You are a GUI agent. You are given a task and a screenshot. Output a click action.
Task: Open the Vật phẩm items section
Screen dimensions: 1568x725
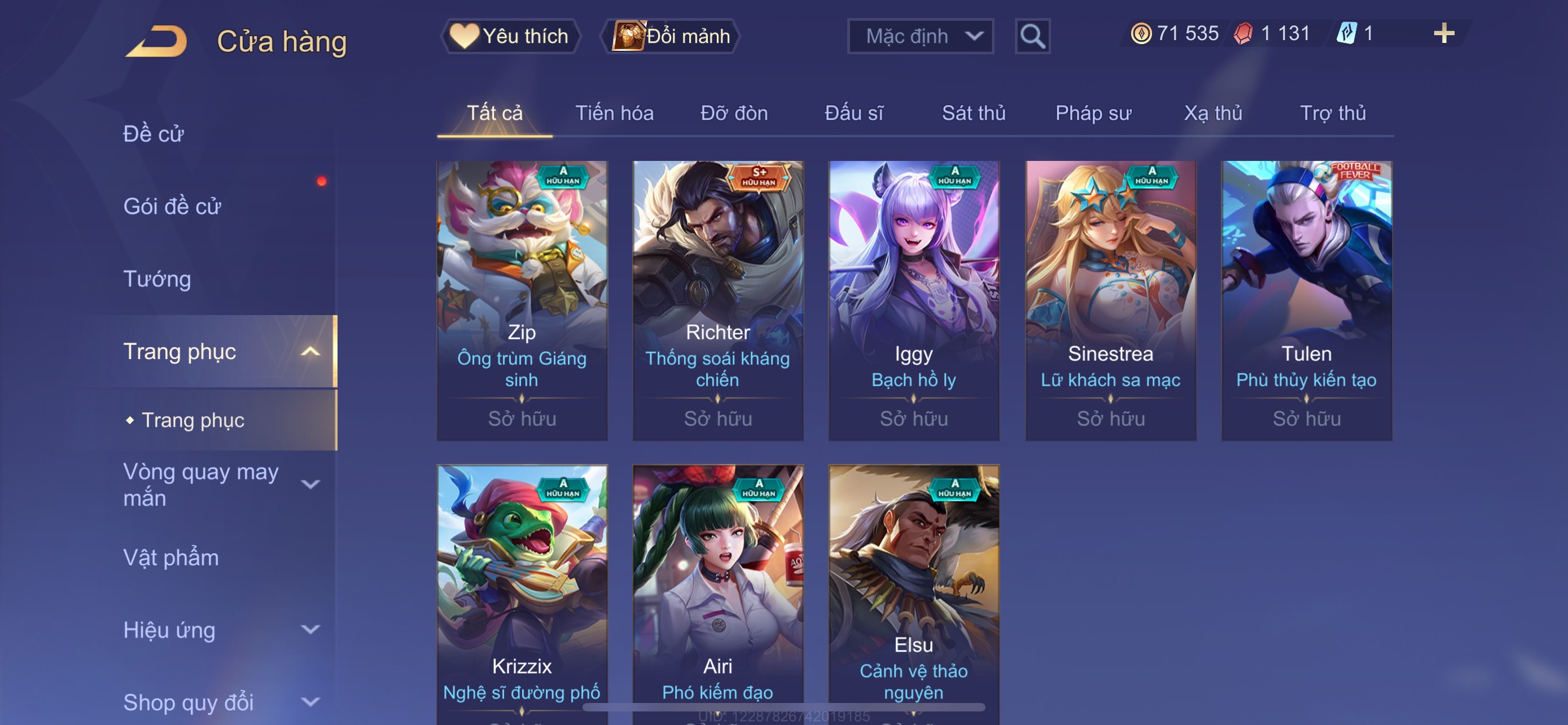(171, 558)
